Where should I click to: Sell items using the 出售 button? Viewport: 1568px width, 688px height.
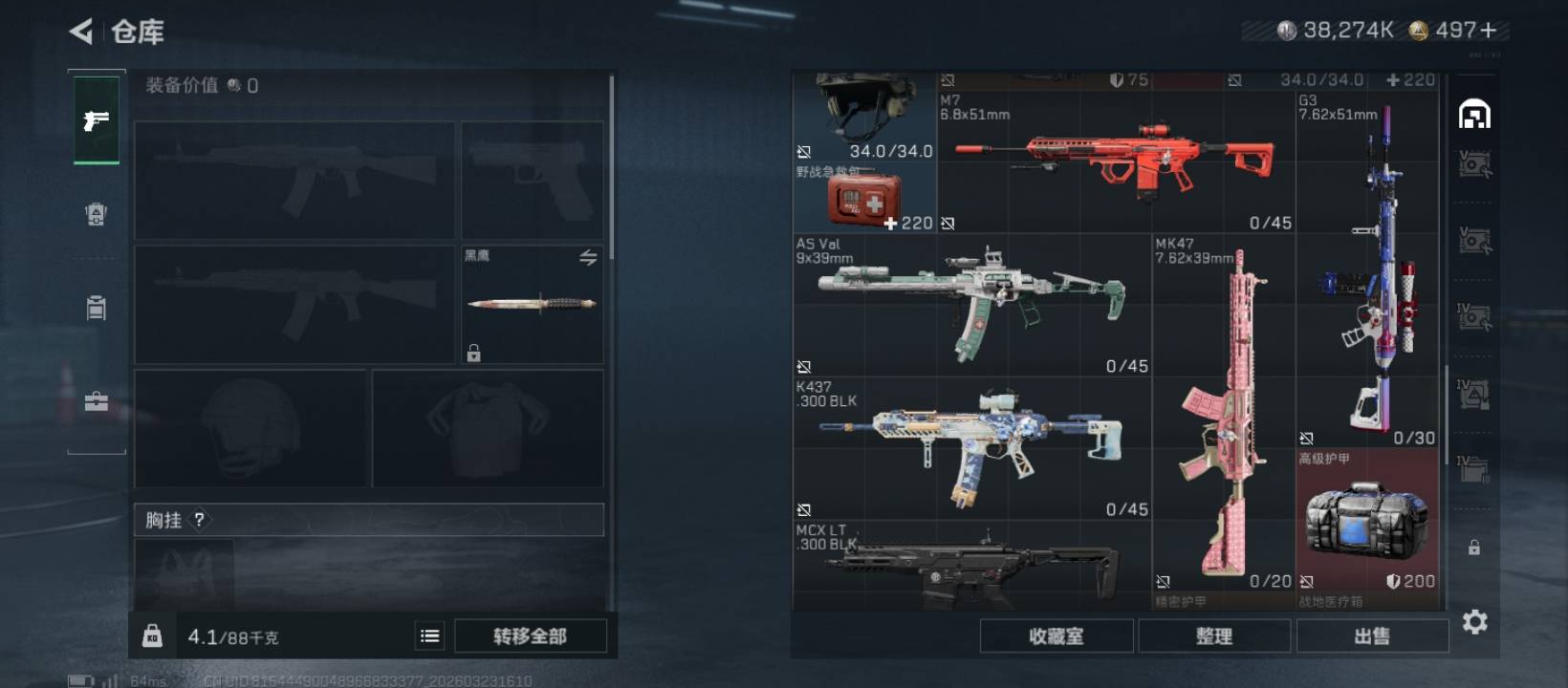click(x=1372, y=636)
